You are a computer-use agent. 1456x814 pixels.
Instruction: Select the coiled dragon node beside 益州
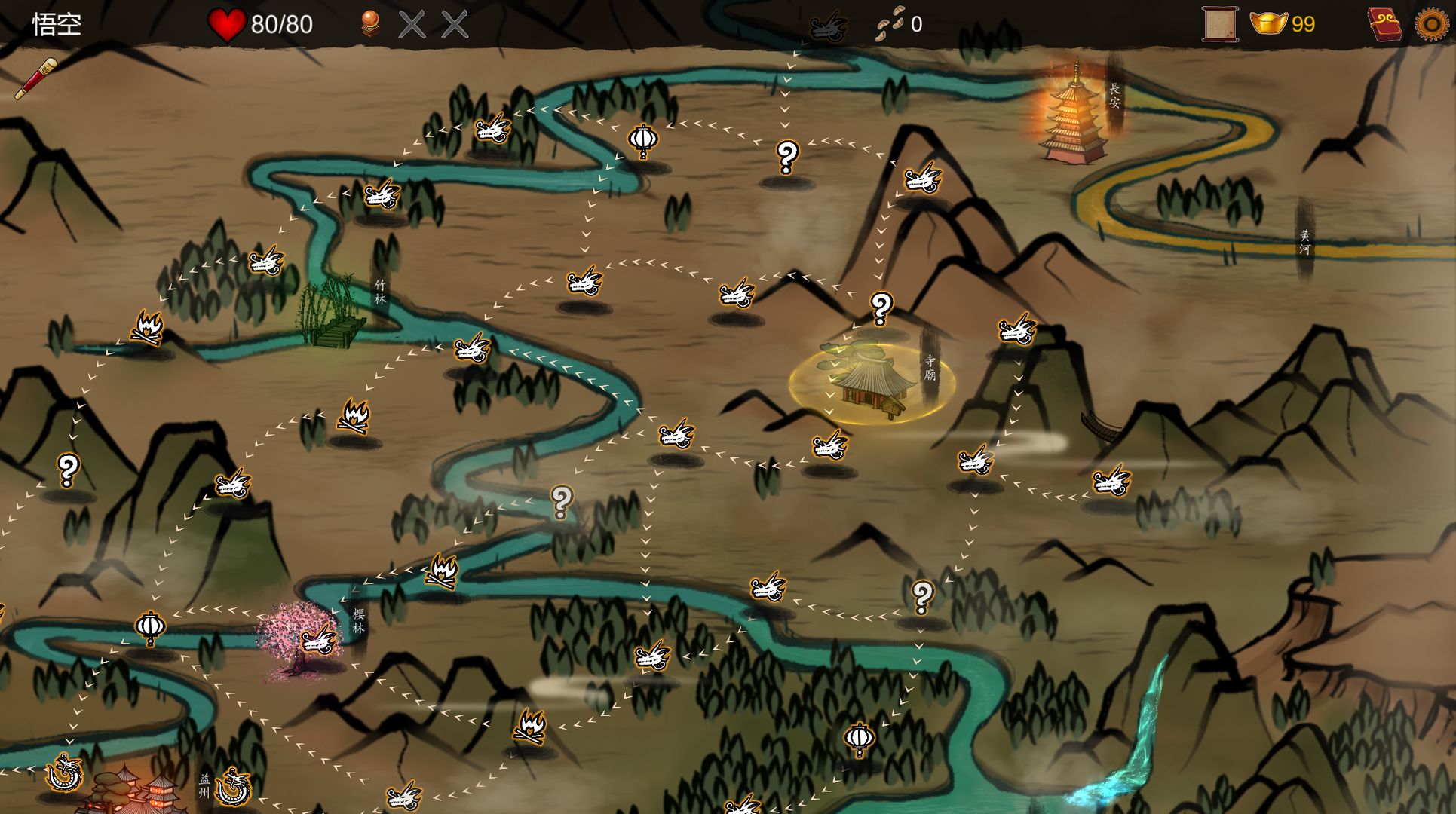(x=232, y=787)
